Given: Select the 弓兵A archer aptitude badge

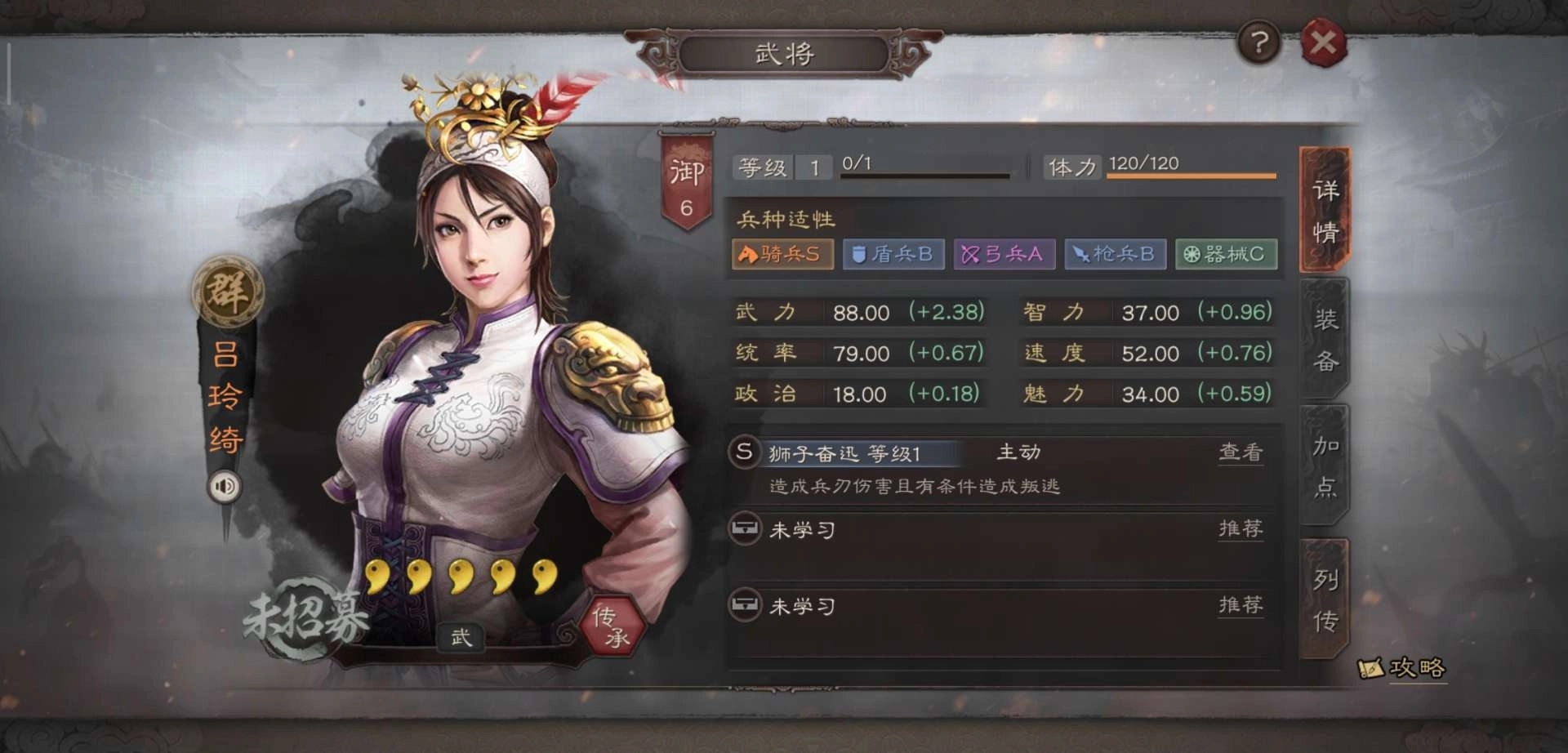Looking at the screenshot, I should (1004, 254).
